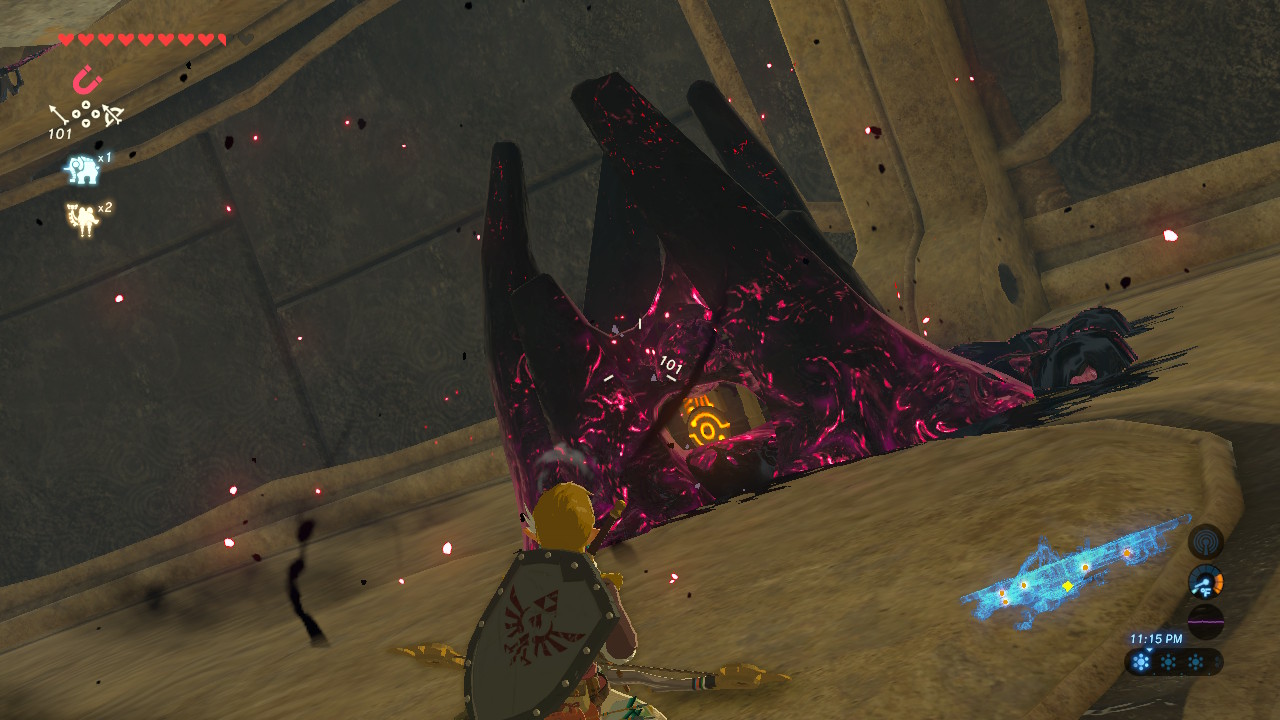Activate the blue elephant Mipha's Grace icon

[x=82, y=169]
